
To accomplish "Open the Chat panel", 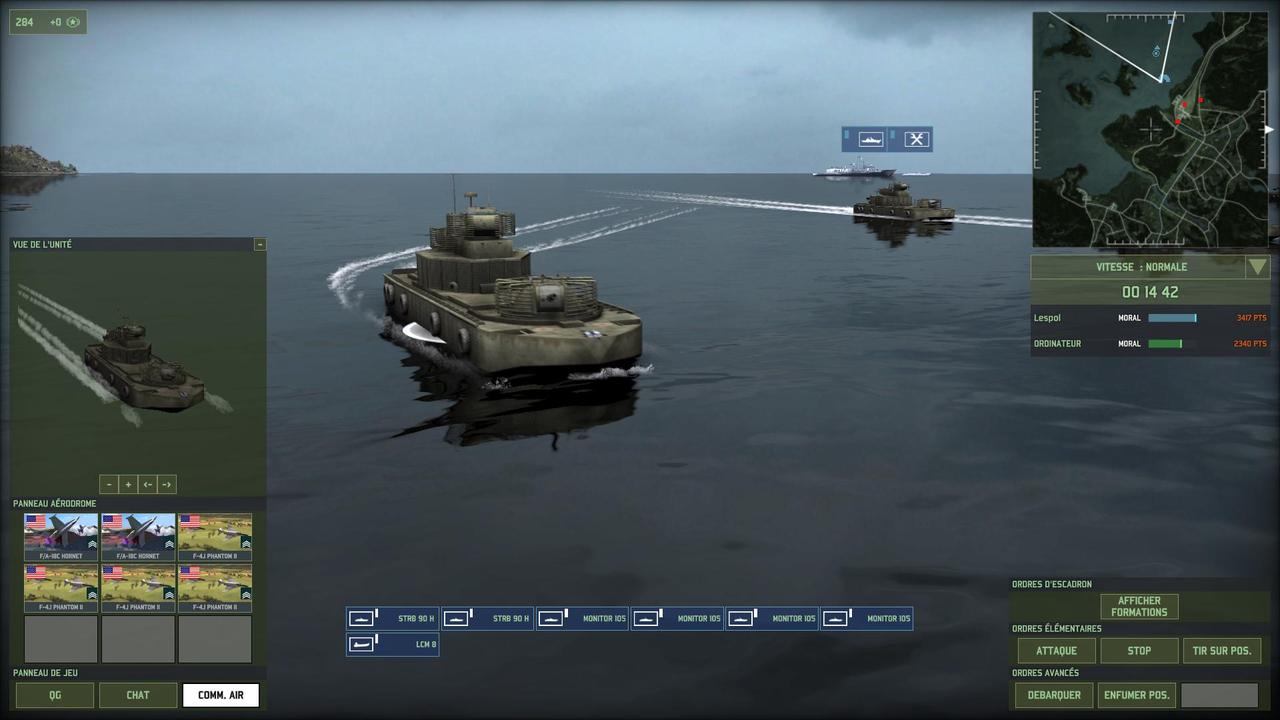I will click(138, 695).
